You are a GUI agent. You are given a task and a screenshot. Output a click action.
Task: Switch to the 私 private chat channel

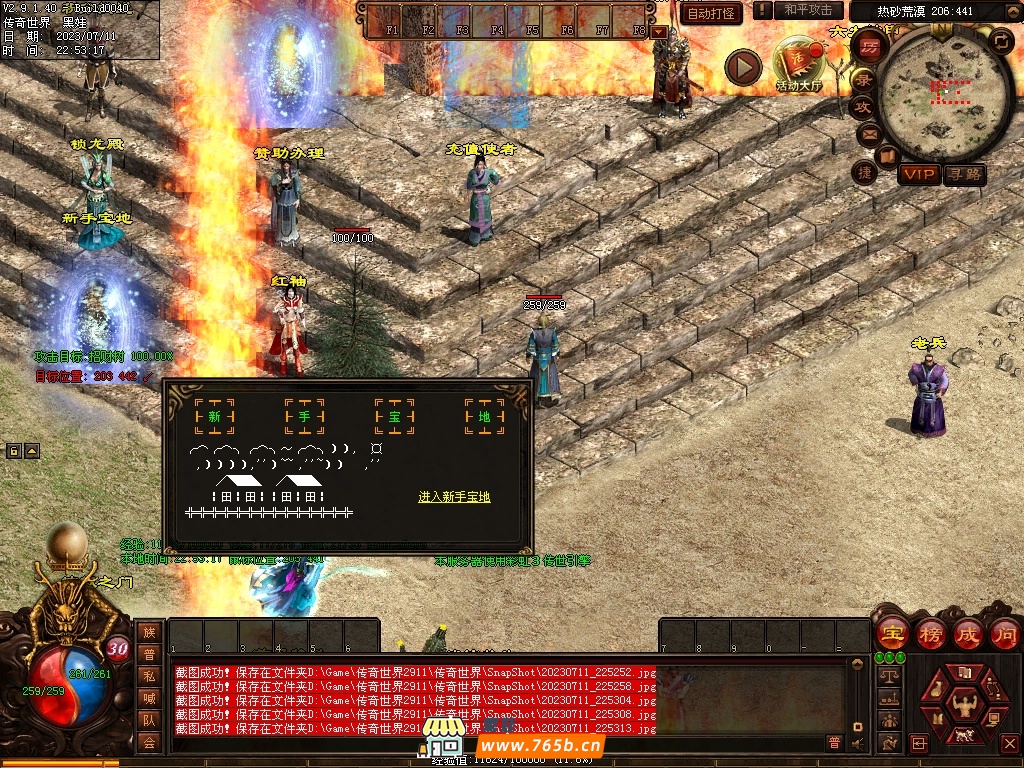[149, 676]
